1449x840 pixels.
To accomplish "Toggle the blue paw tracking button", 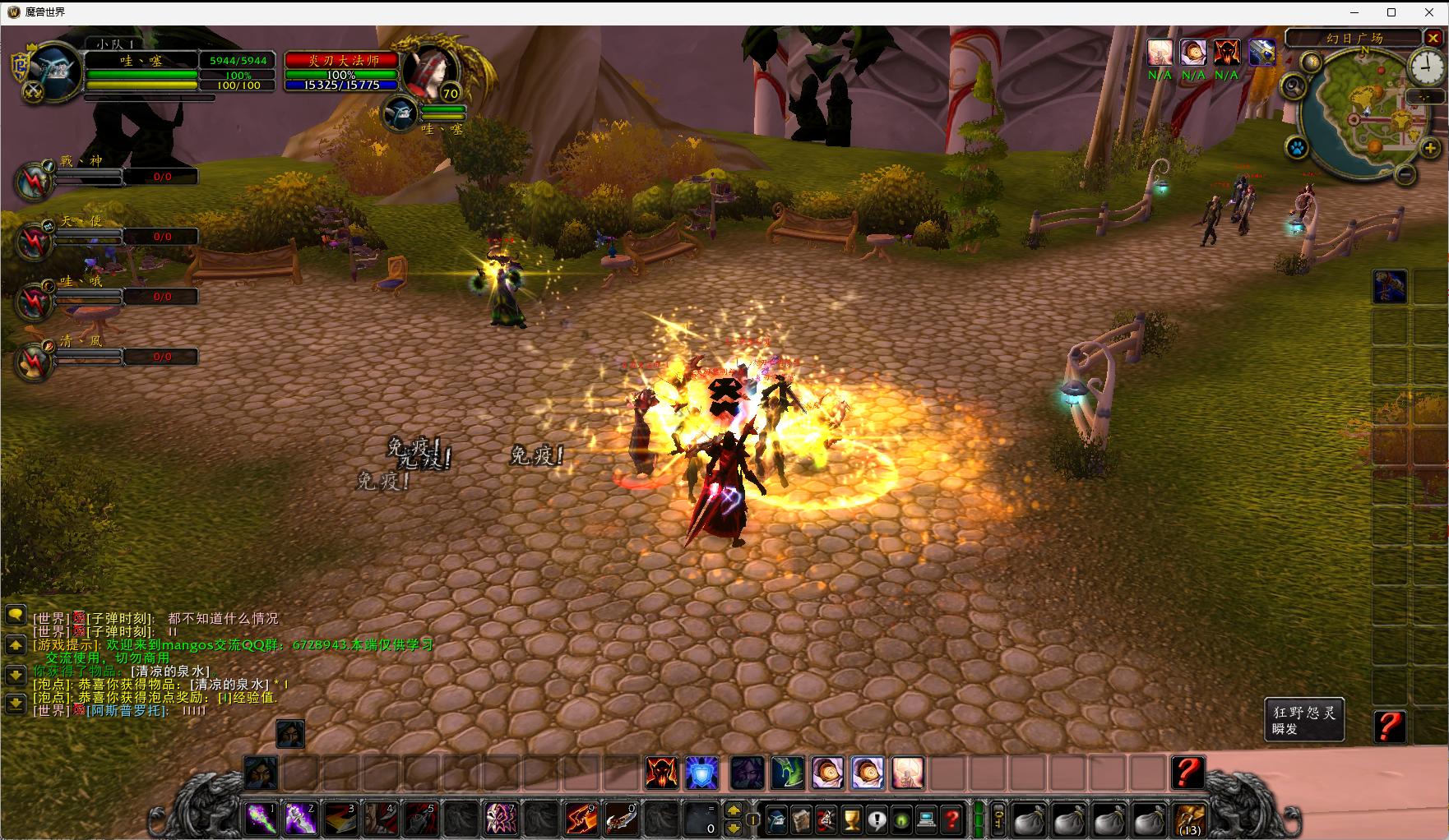I will pos(1297,149).
